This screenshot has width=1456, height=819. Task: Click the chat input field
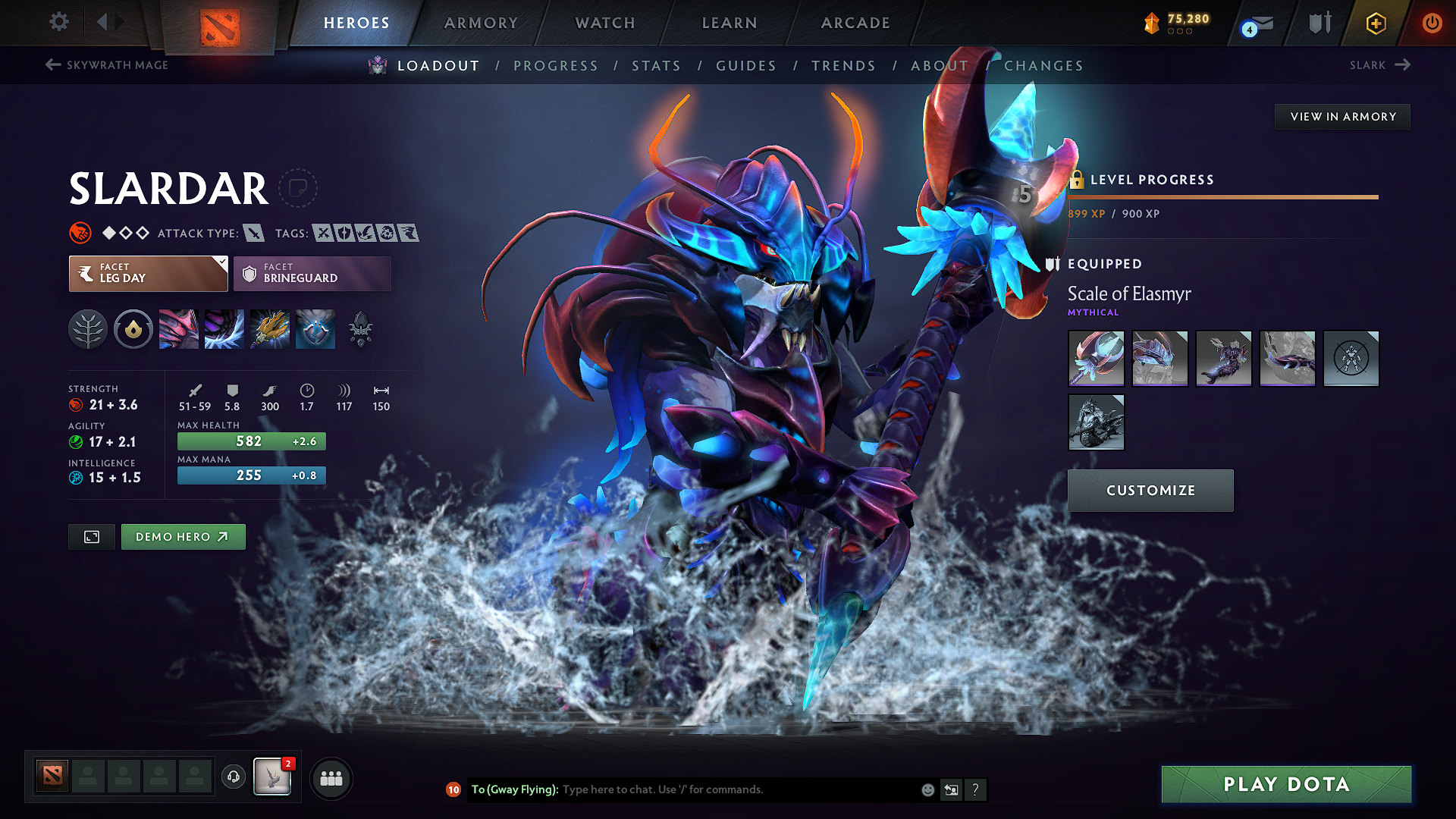point(720,789)
